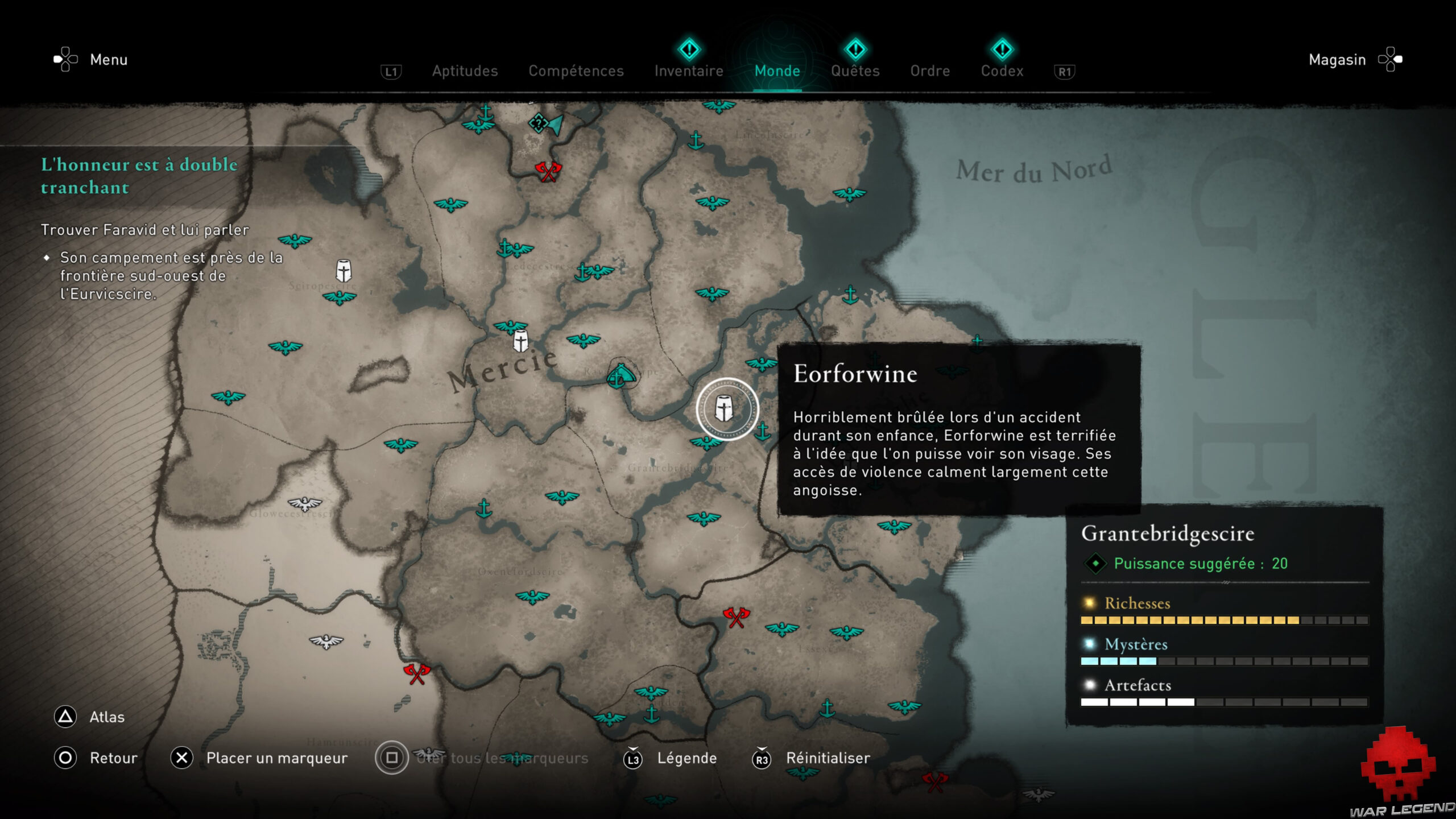Select the Monde tab
The image size is (1456, 819).
coord(777,71)
